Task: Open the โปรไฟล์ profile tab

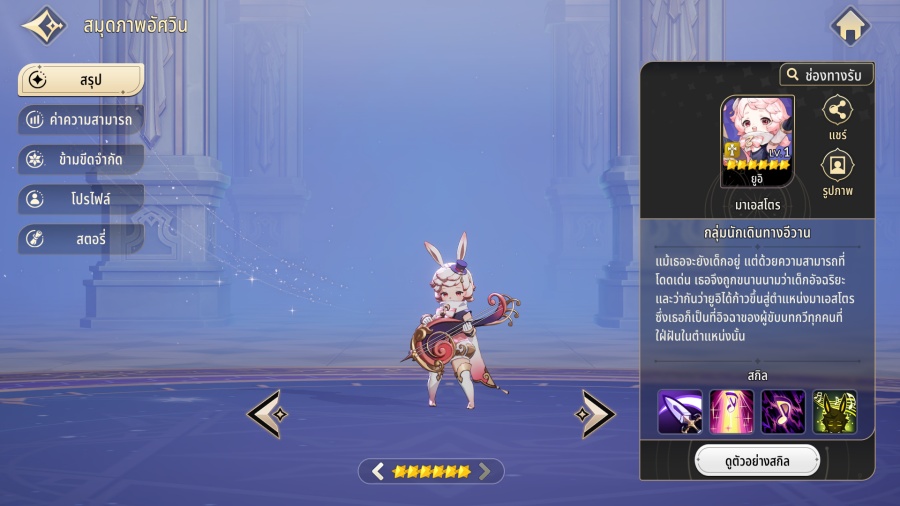Action: [x=81, y=199]
